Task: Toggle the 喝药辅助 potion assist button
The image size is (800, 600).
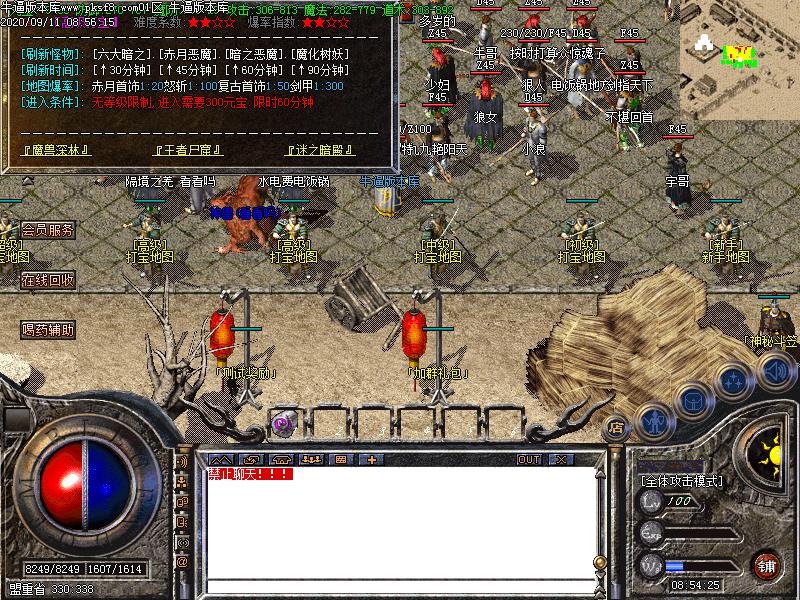Action: 48,329
